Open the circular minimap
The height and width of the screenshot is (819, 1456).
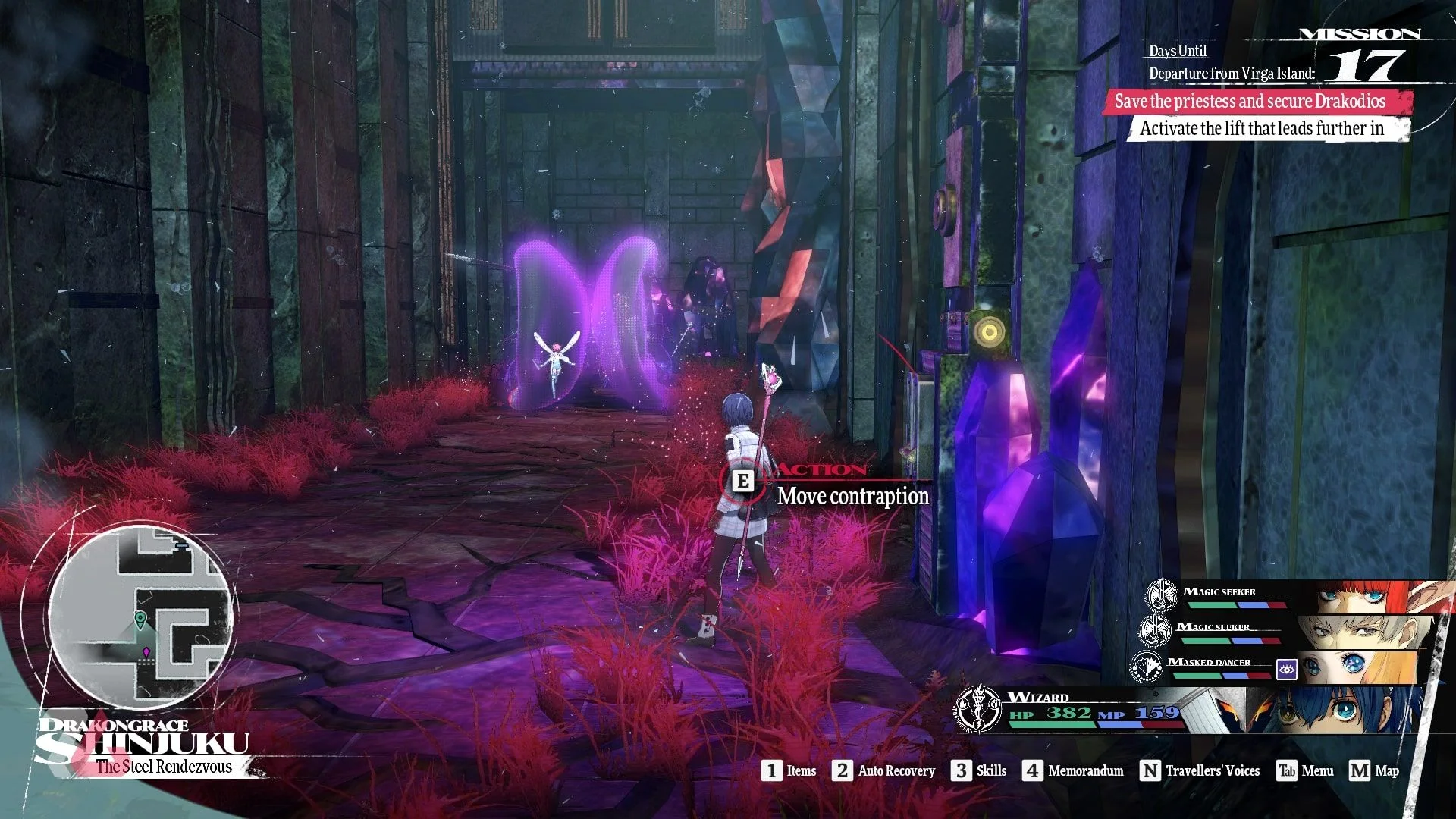tap(140, 613)
